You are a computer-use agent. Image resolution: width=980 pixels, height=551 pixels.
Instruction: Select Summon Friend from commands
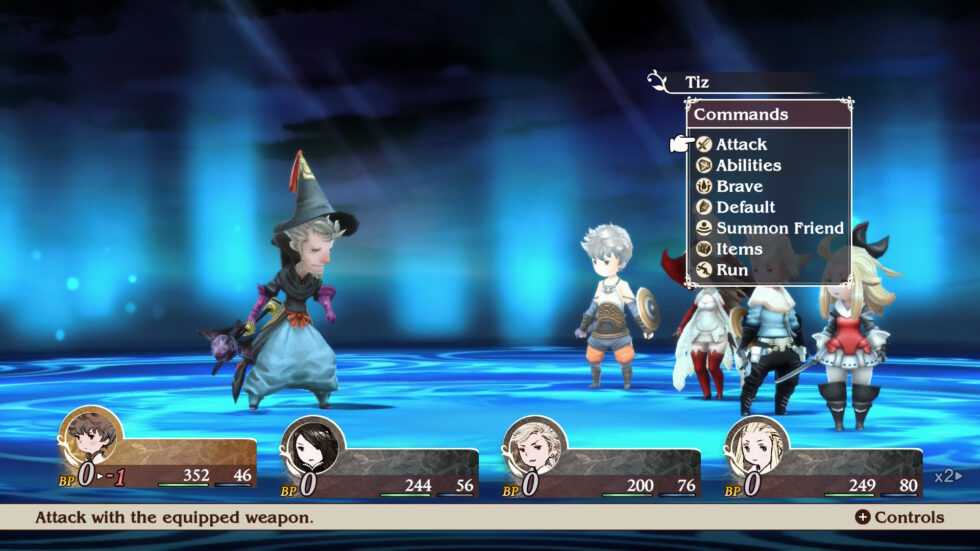pyautogui.click(x=779, y=228)
